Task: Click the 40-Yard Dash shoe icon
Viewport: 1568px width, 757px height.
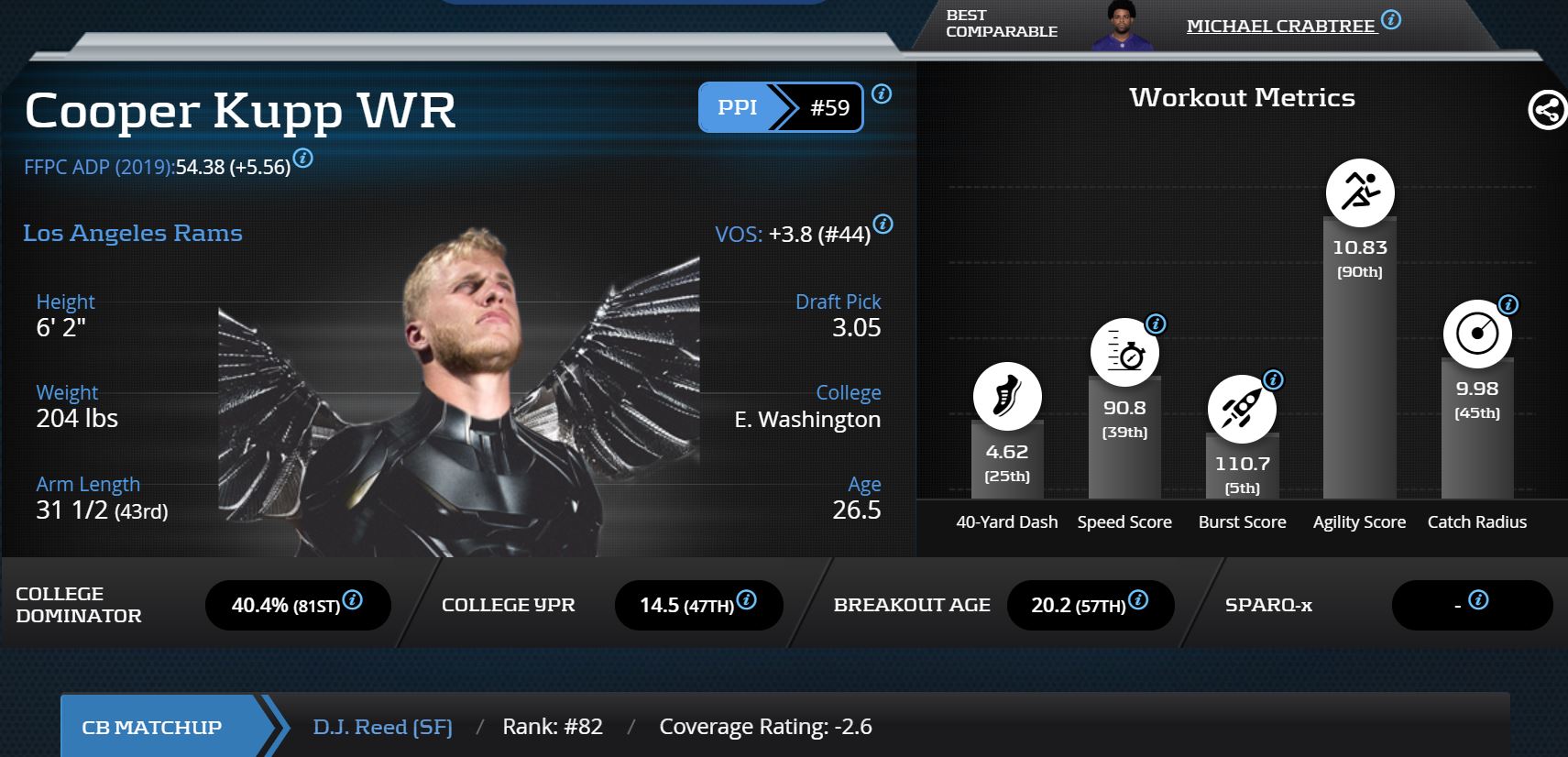Action: point(1007,397)
